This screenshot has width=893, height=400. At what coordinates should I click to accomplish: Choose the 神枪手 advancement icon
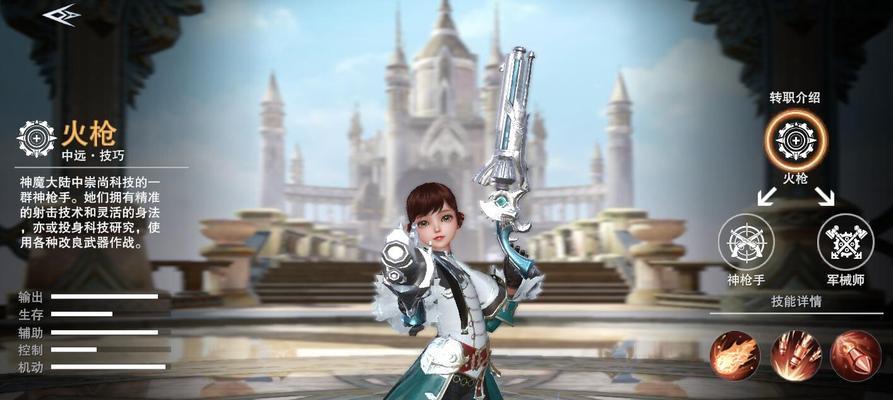[x=746, y=242]
